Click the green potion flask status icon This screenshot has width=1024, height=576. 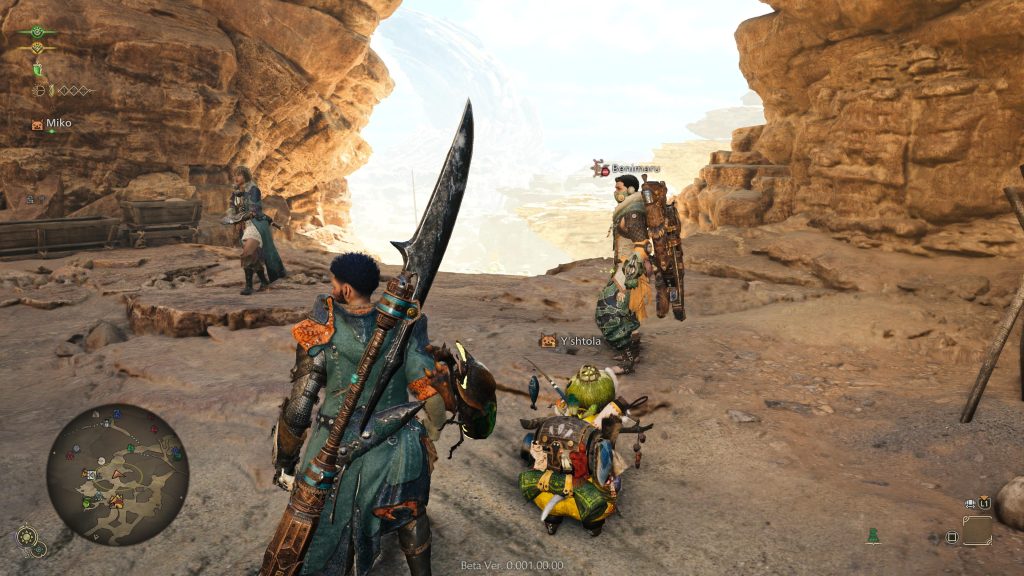38,70
